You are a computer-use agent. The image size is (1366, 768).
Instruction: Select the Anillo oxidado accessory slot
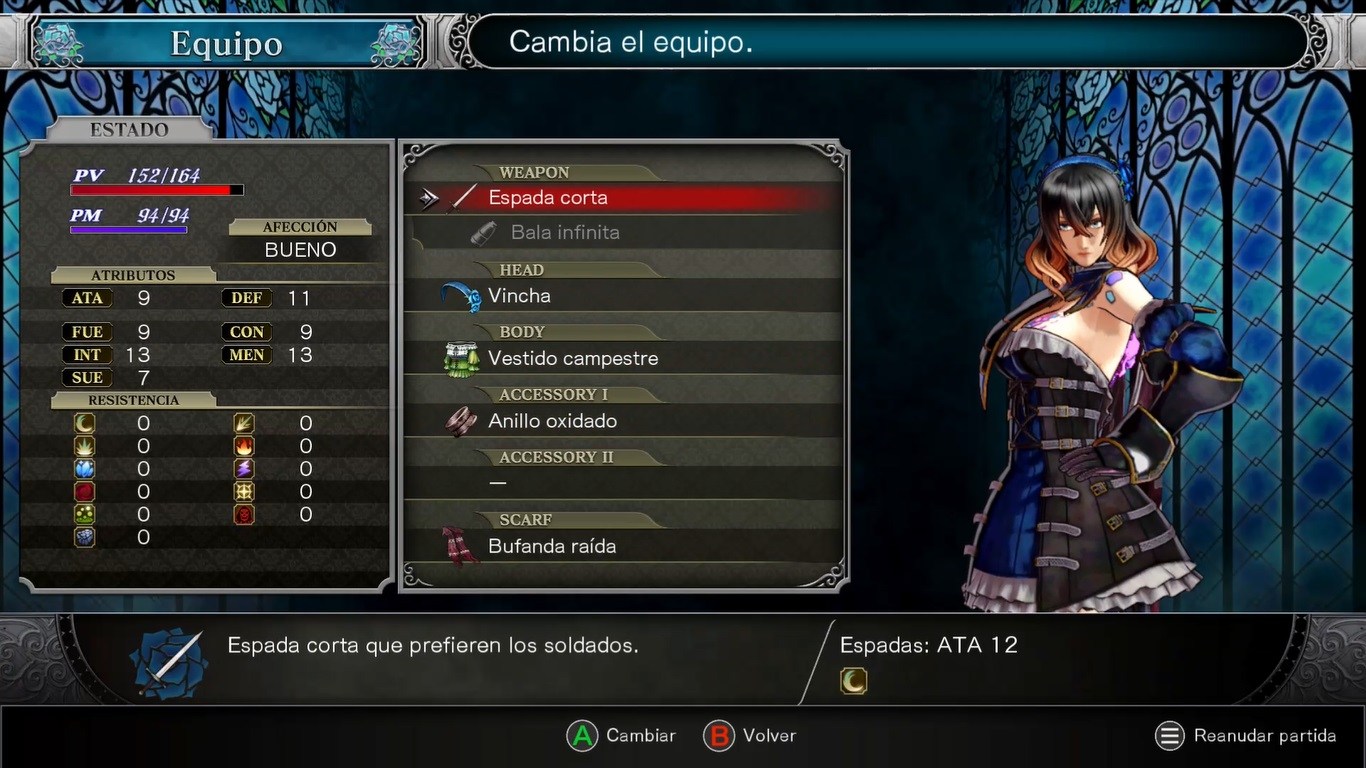click(x=552, y=421)
